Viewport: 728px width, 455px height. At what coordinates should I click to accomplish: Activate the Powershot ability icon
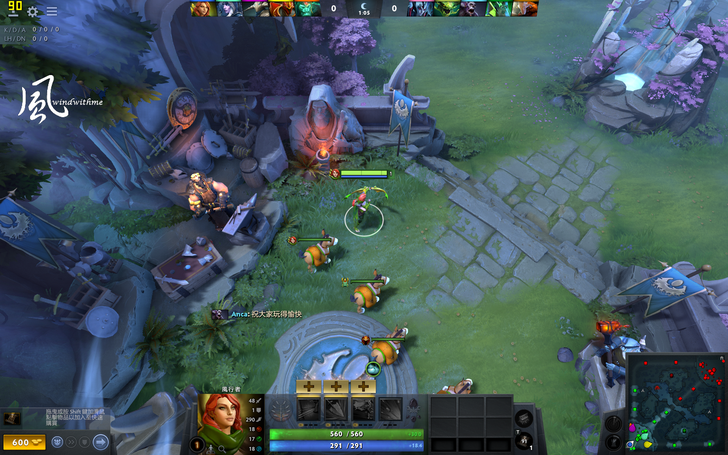(336, 408)
